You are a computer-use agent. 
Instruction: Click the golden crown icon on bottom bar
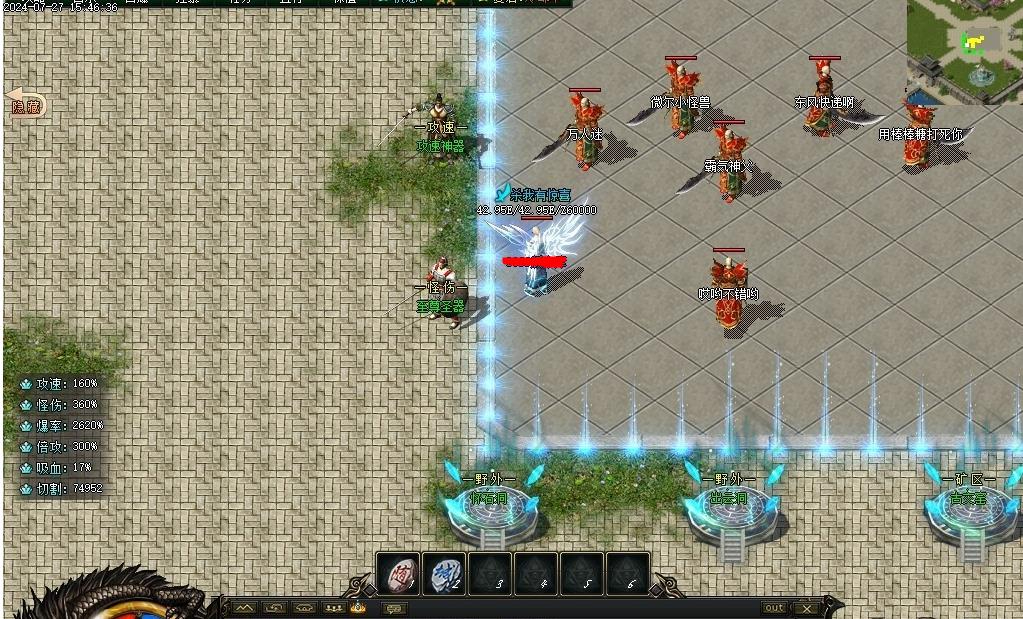click(x=358, y=607)
